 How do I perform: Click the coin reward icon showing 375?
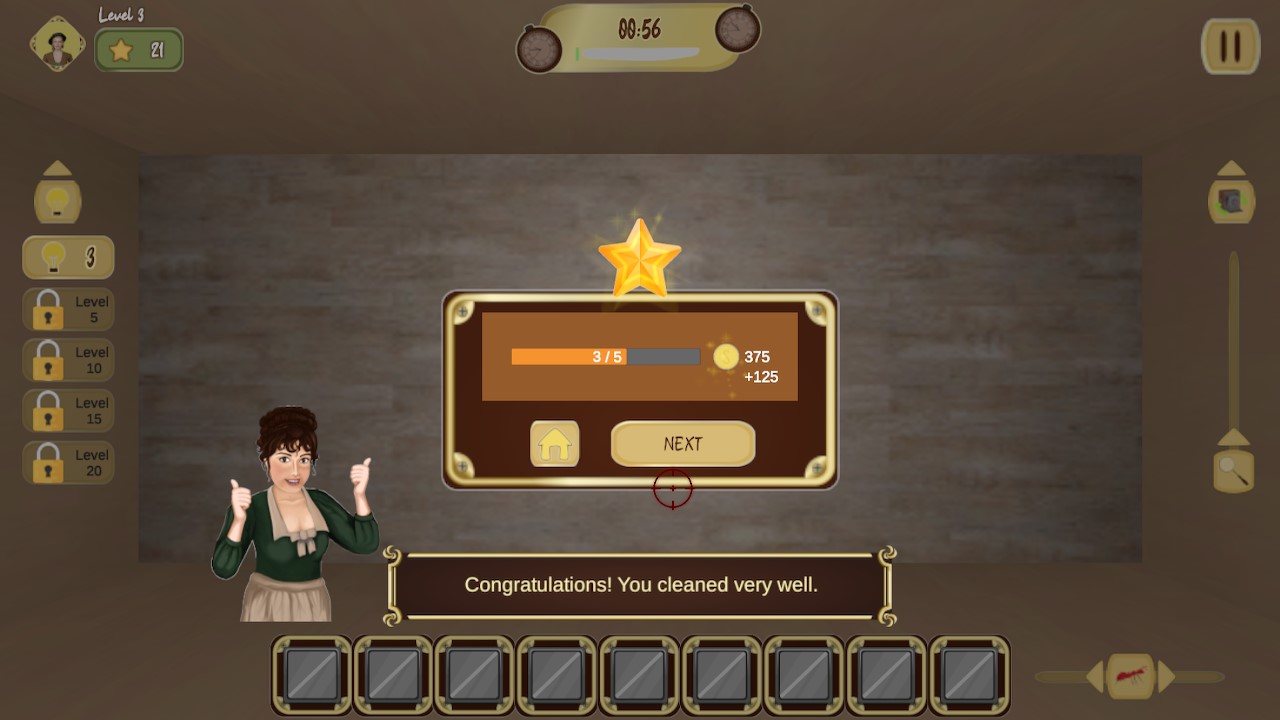pos(724,357)
